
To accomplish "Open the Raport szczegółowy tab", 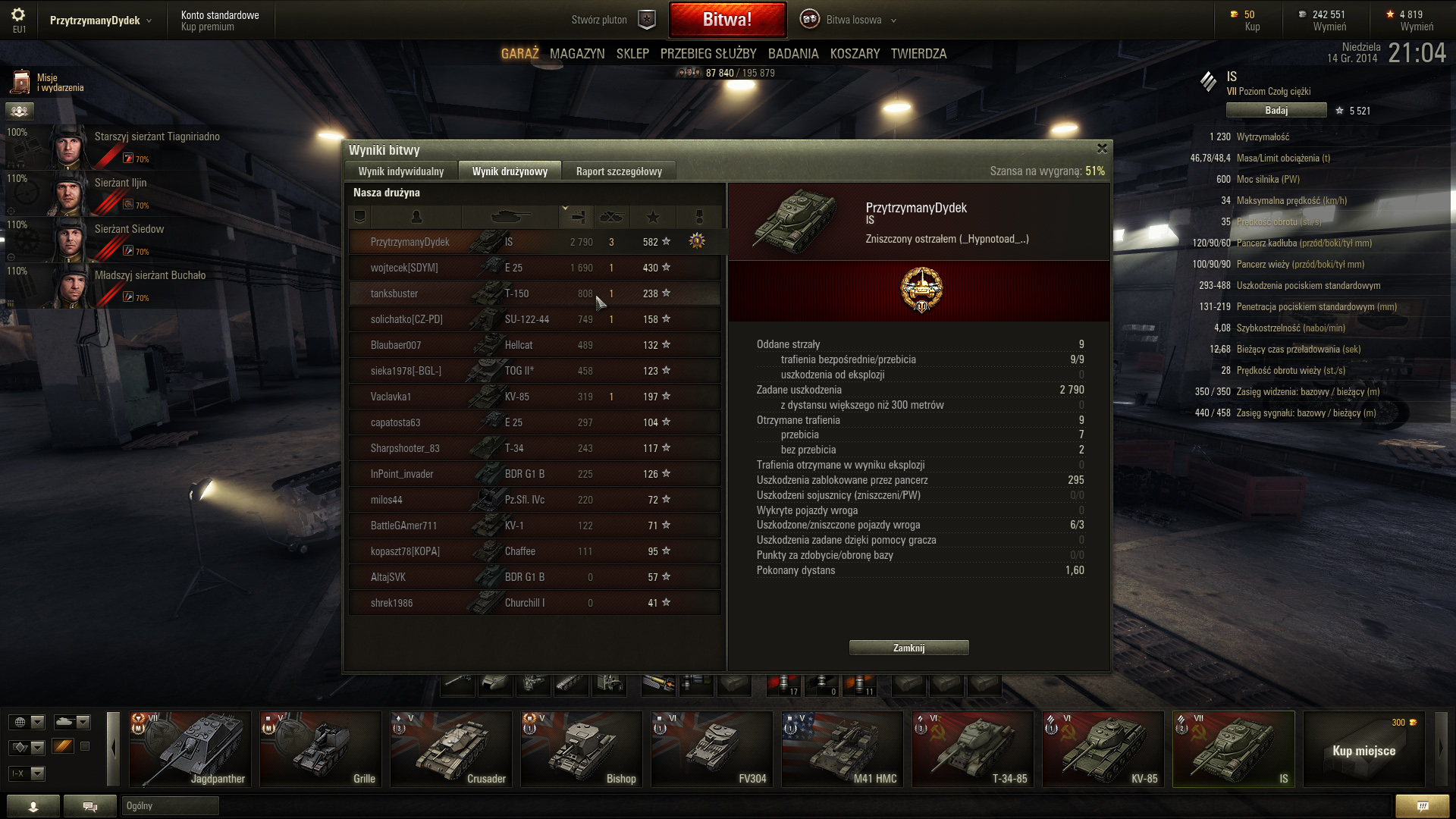I will point(618,171).
